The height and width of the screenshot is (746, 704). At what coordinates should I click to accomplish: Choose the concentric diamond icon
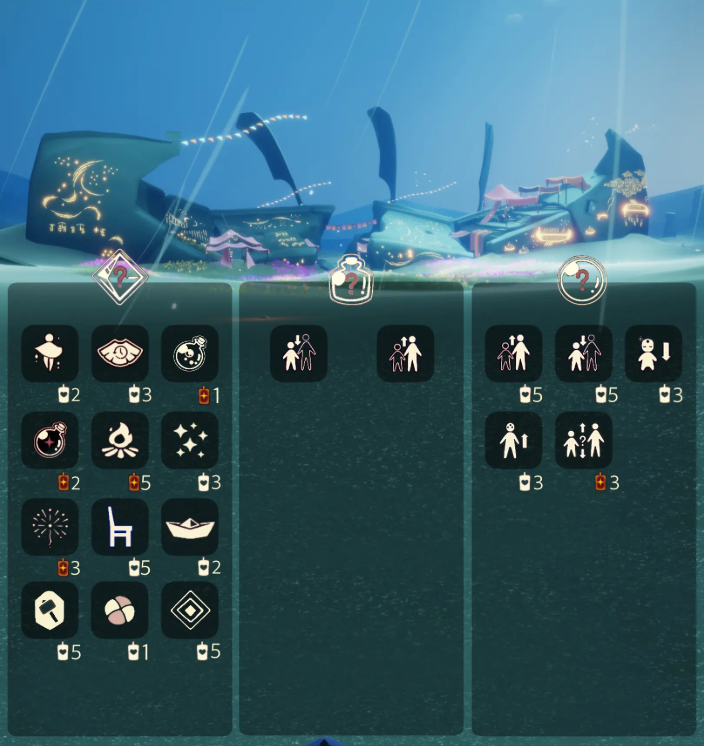click(190, 610)
